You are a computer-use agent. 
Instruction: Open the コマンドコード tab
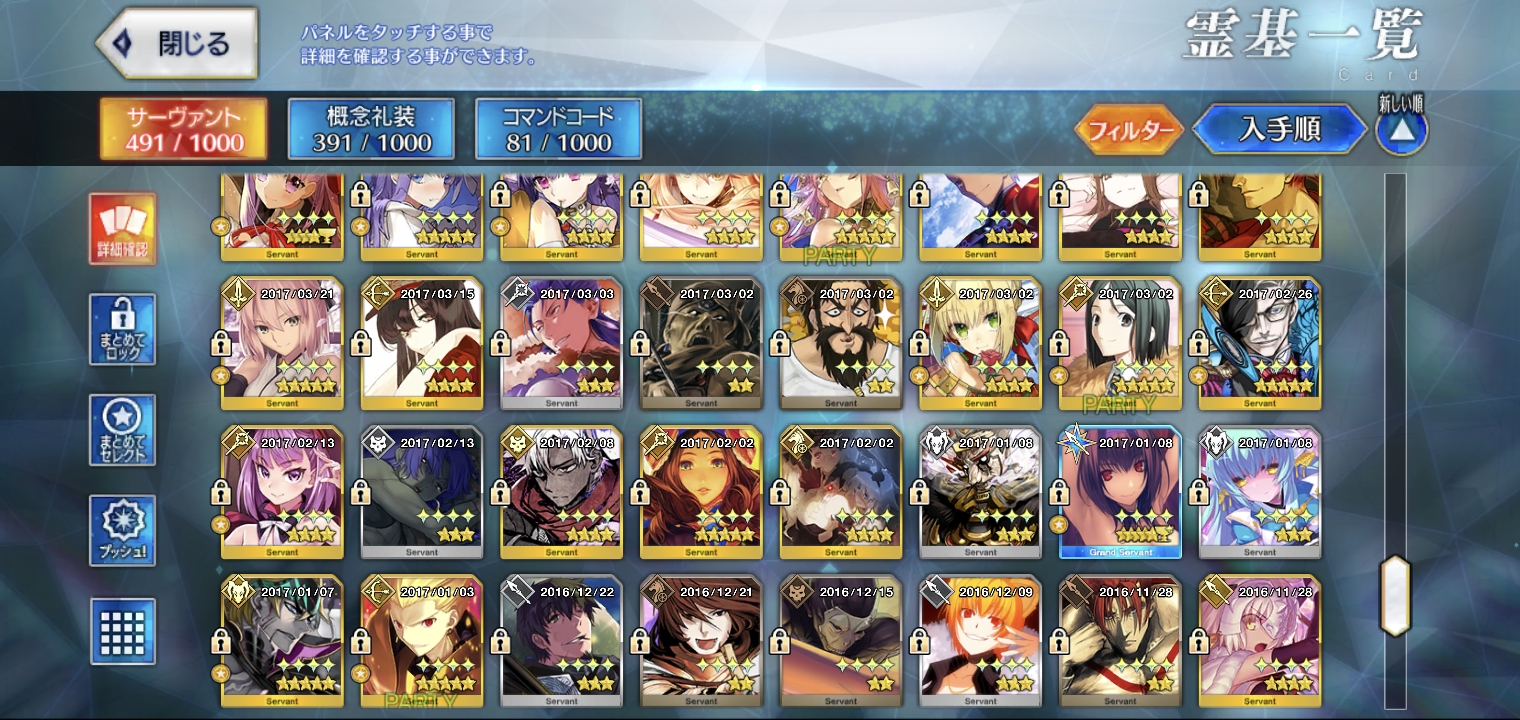pyautogui.click(x=558, y=129)
